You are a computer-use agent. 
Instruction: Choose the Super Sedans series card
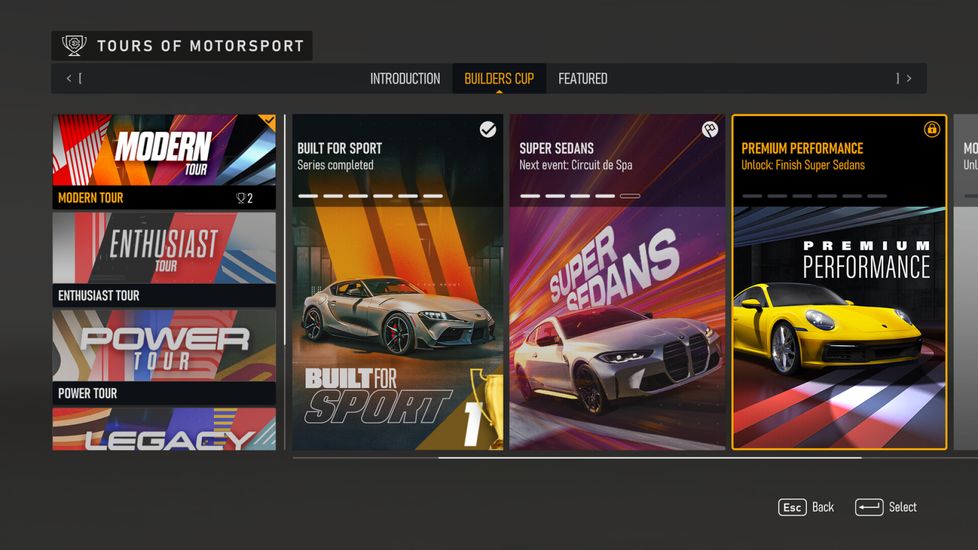617,282
